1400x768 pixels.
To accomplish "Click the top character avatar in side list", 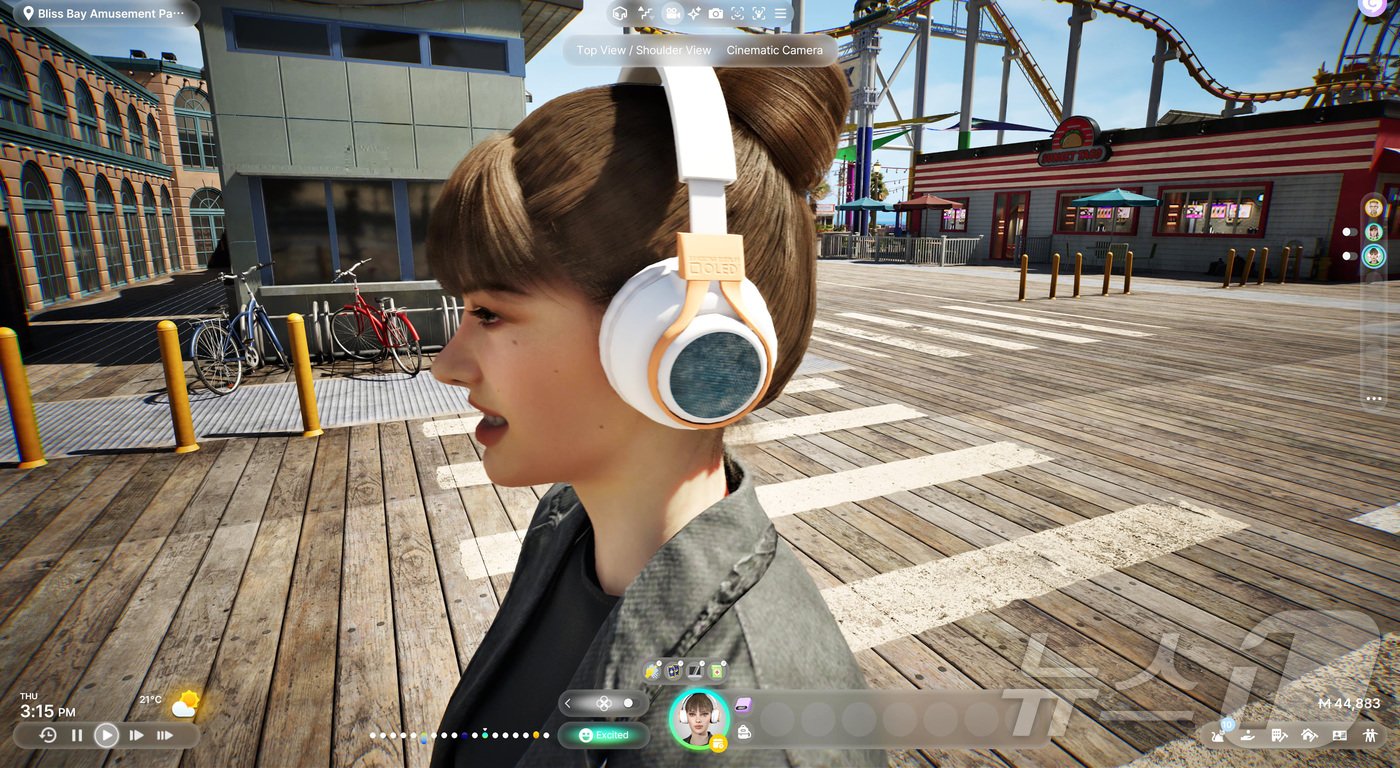I will [1374, 207].
